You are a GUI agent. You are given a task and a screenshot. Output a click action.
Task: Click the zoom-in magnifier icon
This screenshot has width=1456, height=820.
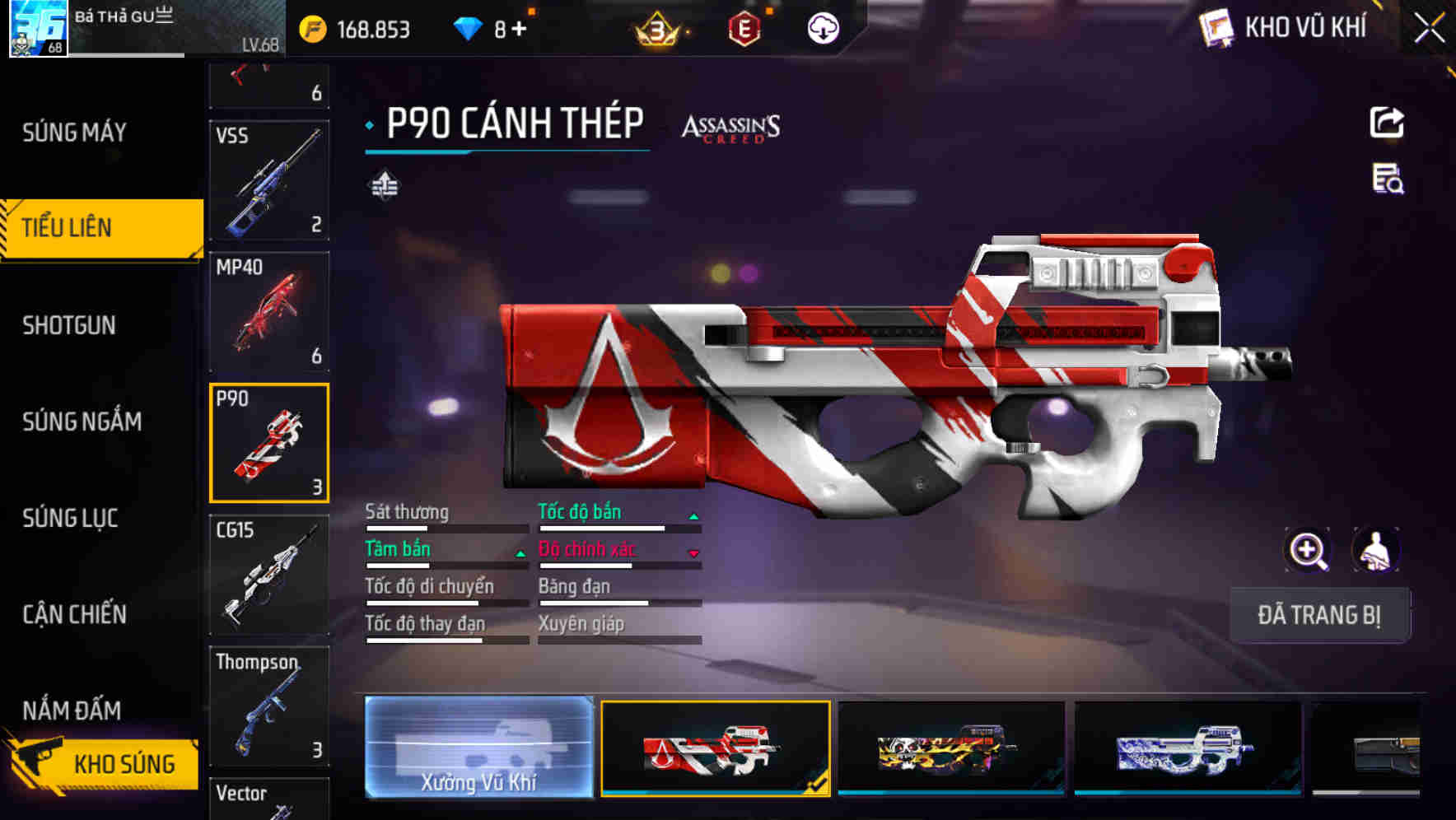tap(1309, 550)
